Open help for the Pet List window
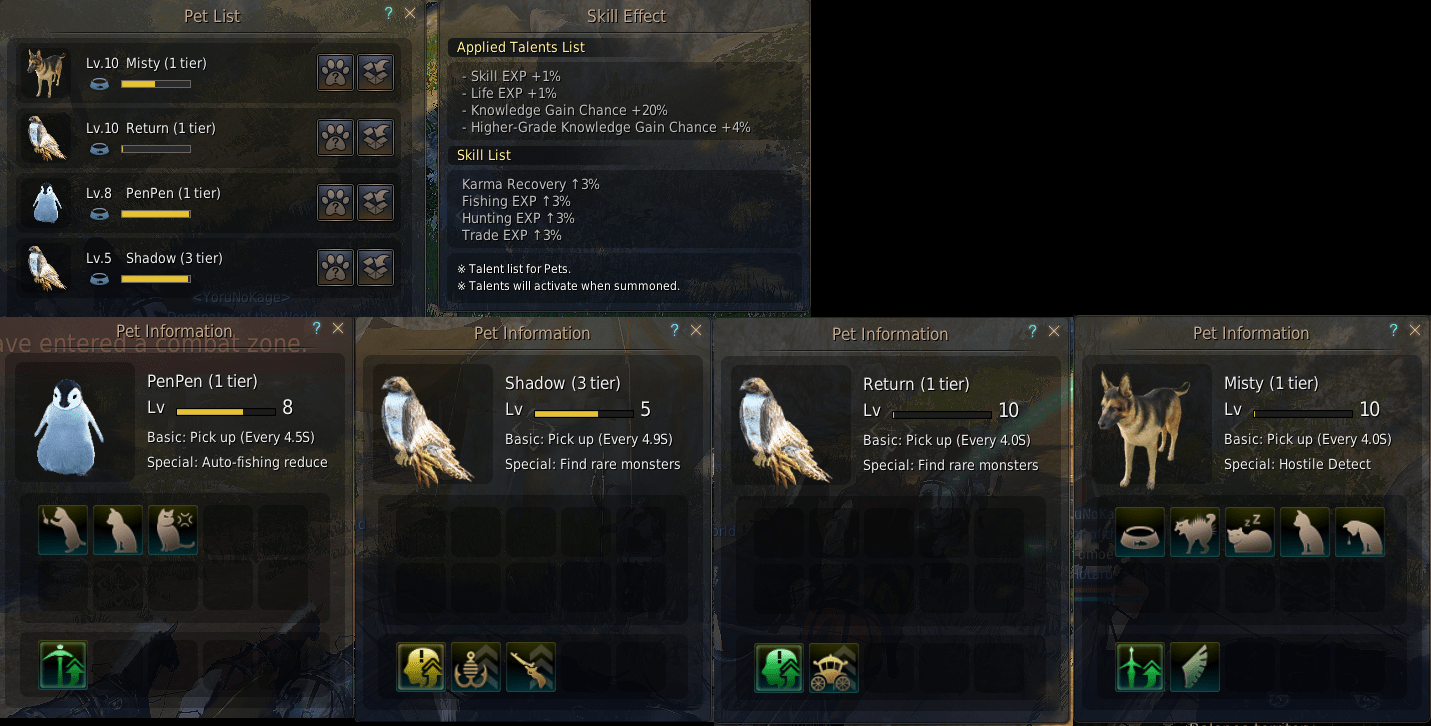This screenshot has height=726, width=1431. tap(388, 13)
